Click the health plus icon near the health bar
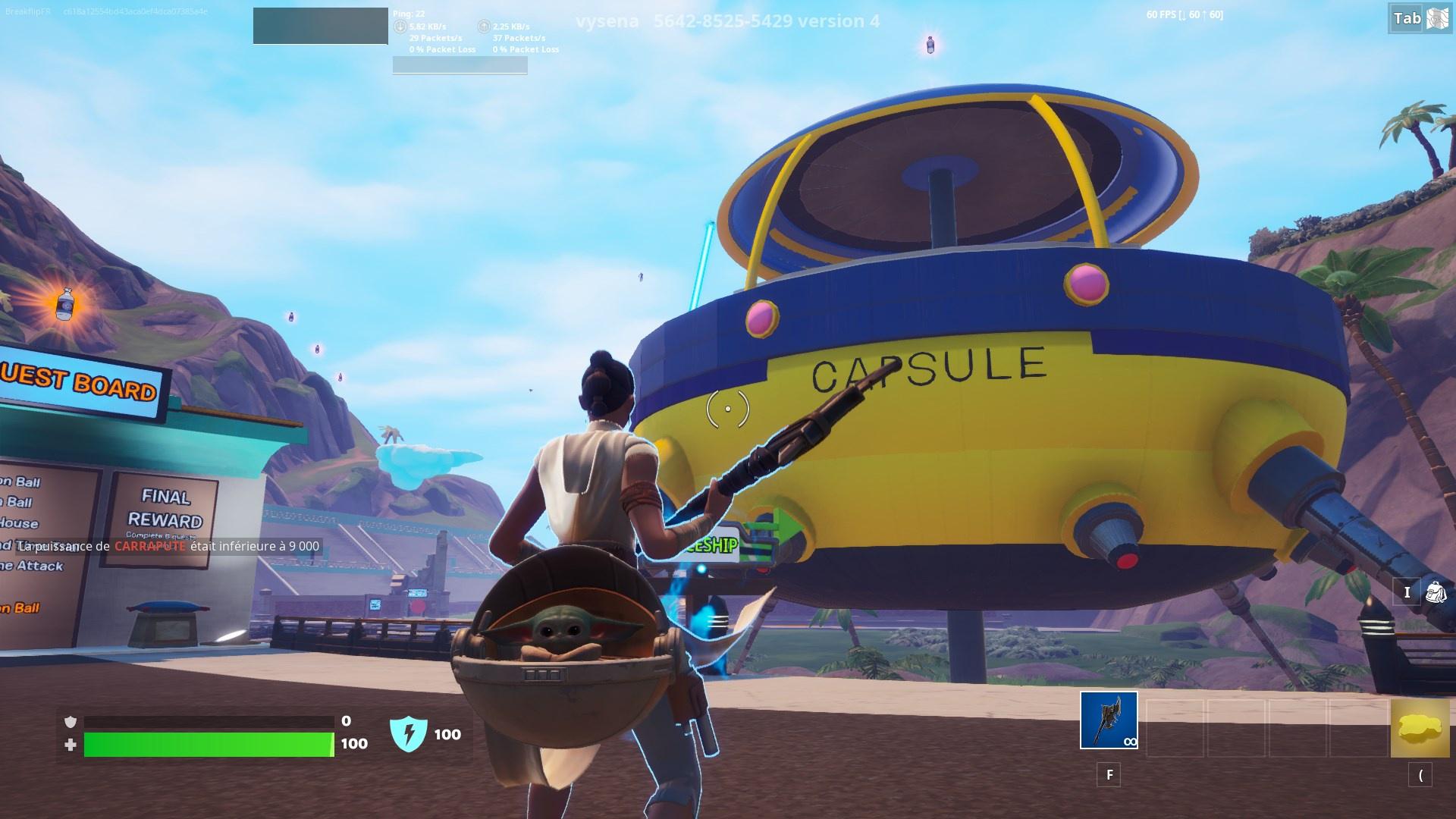The width and height of the screenshot is (1456, 819). 72,745
